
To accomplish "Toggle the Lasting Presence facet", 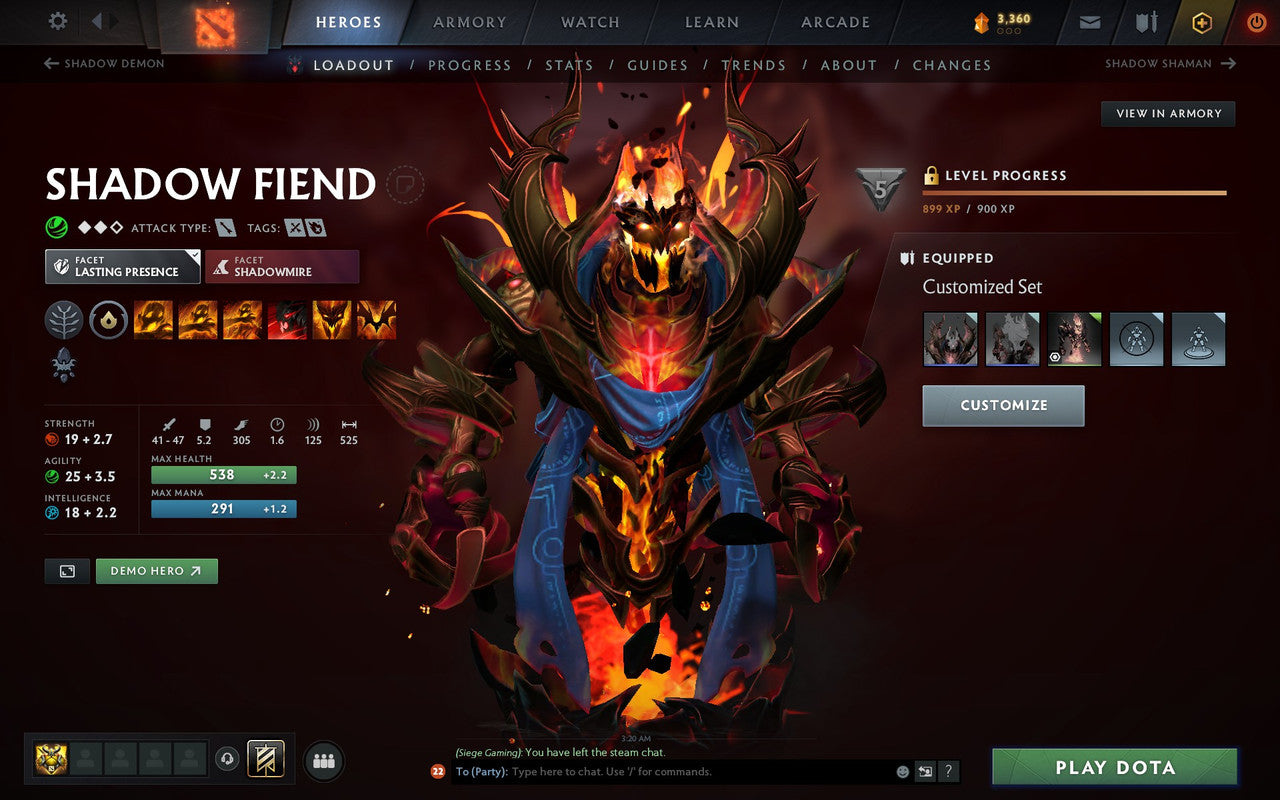I will tap(121, 267).
